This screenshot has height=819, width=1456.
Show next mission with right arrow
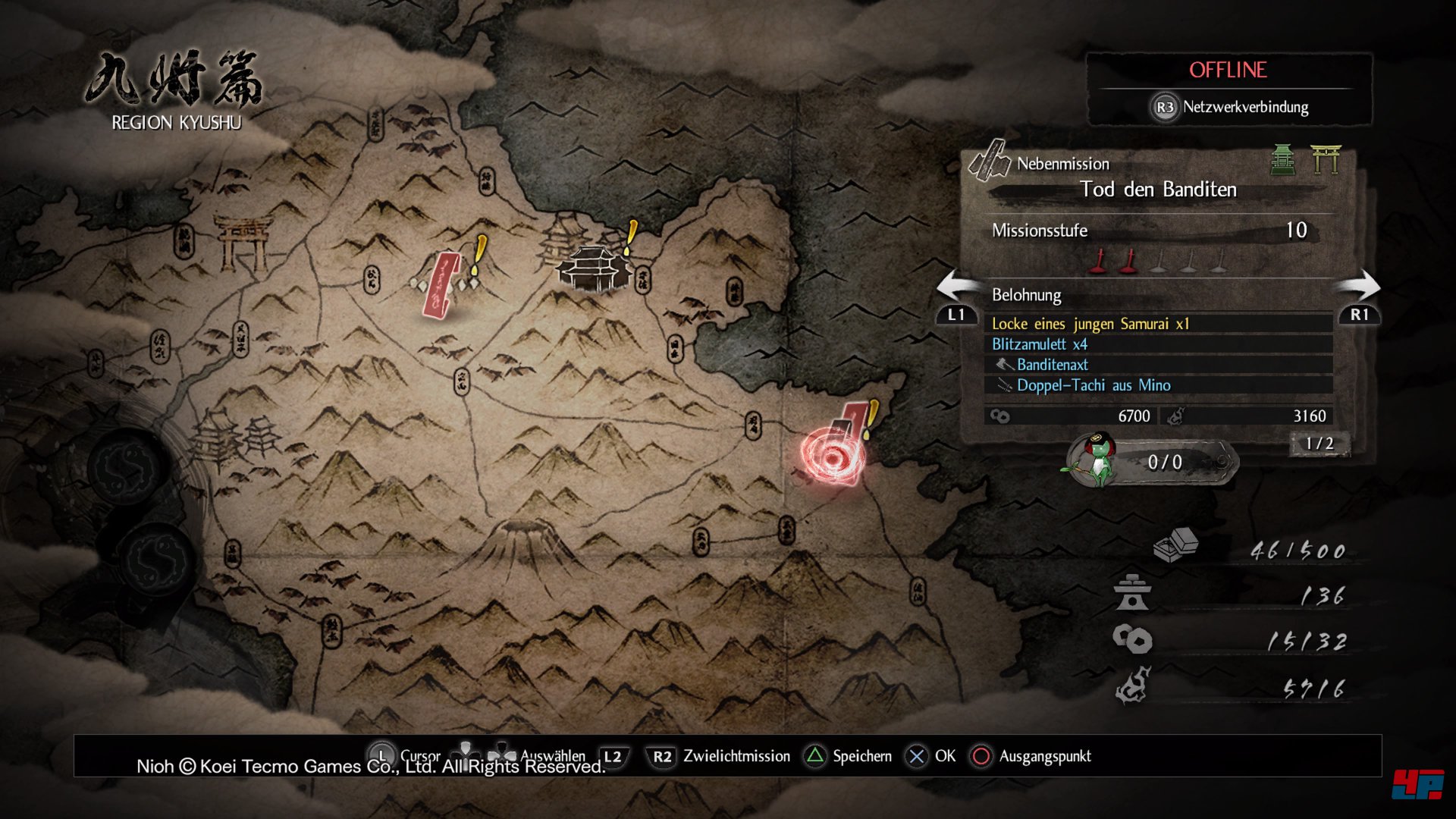[1358, 287]
